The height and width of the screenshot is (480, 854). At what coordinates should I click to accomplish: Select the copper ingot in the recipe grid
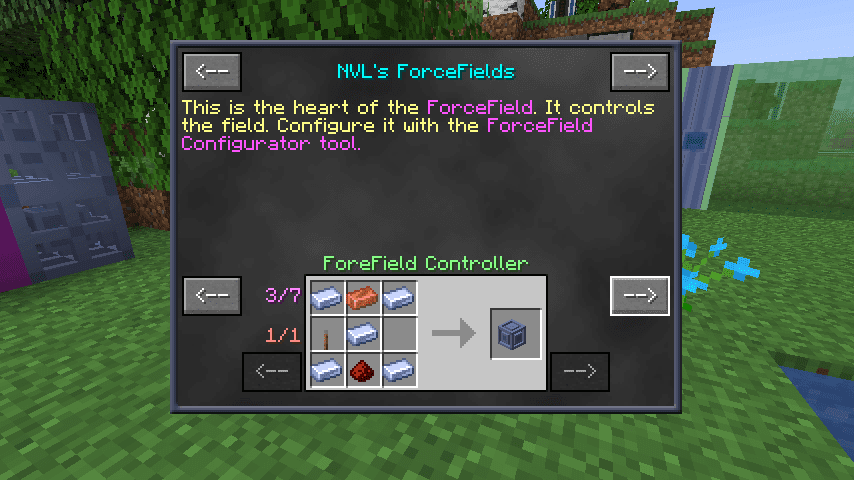point(362,297)
